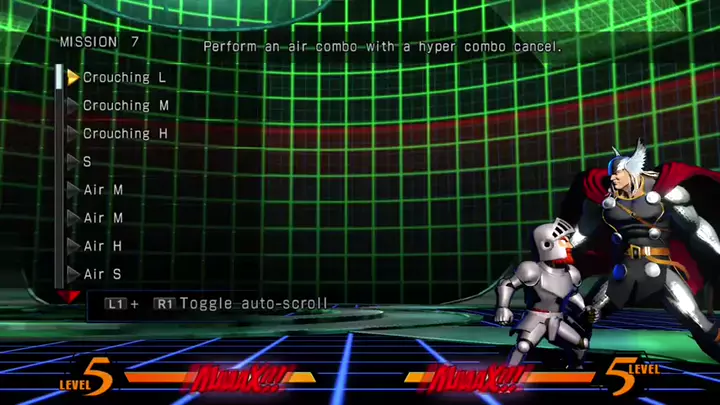
Task: Select the Crouching L command entry
Action: (x=124, y=78)
